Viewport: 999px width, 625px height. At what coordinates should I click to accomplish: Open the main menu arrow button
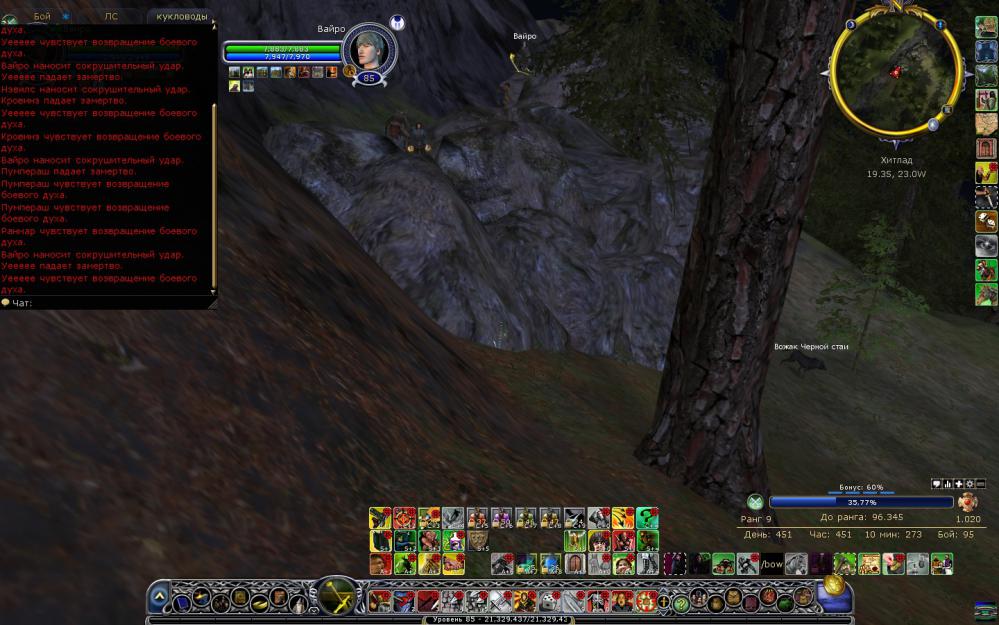159,598
